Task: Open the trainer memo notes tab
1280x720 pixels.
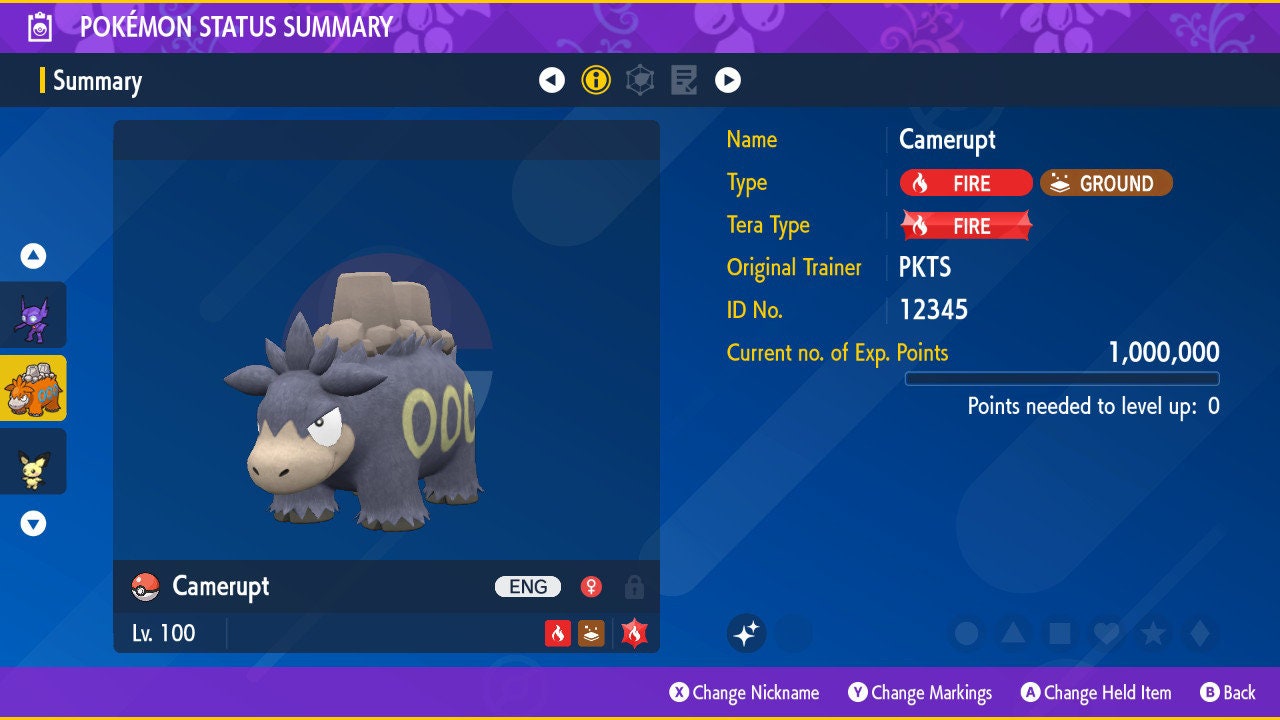Action: [684, 81]
